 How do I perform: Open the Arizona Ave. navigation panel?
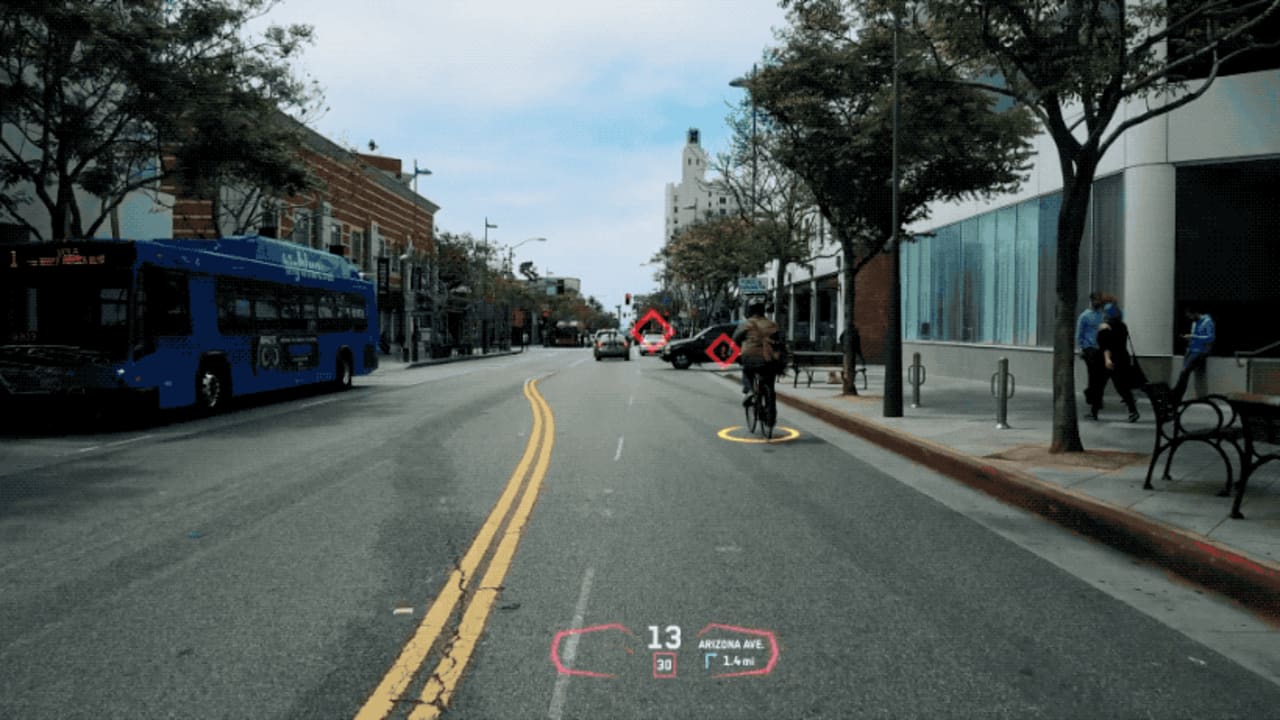[737, 651]
